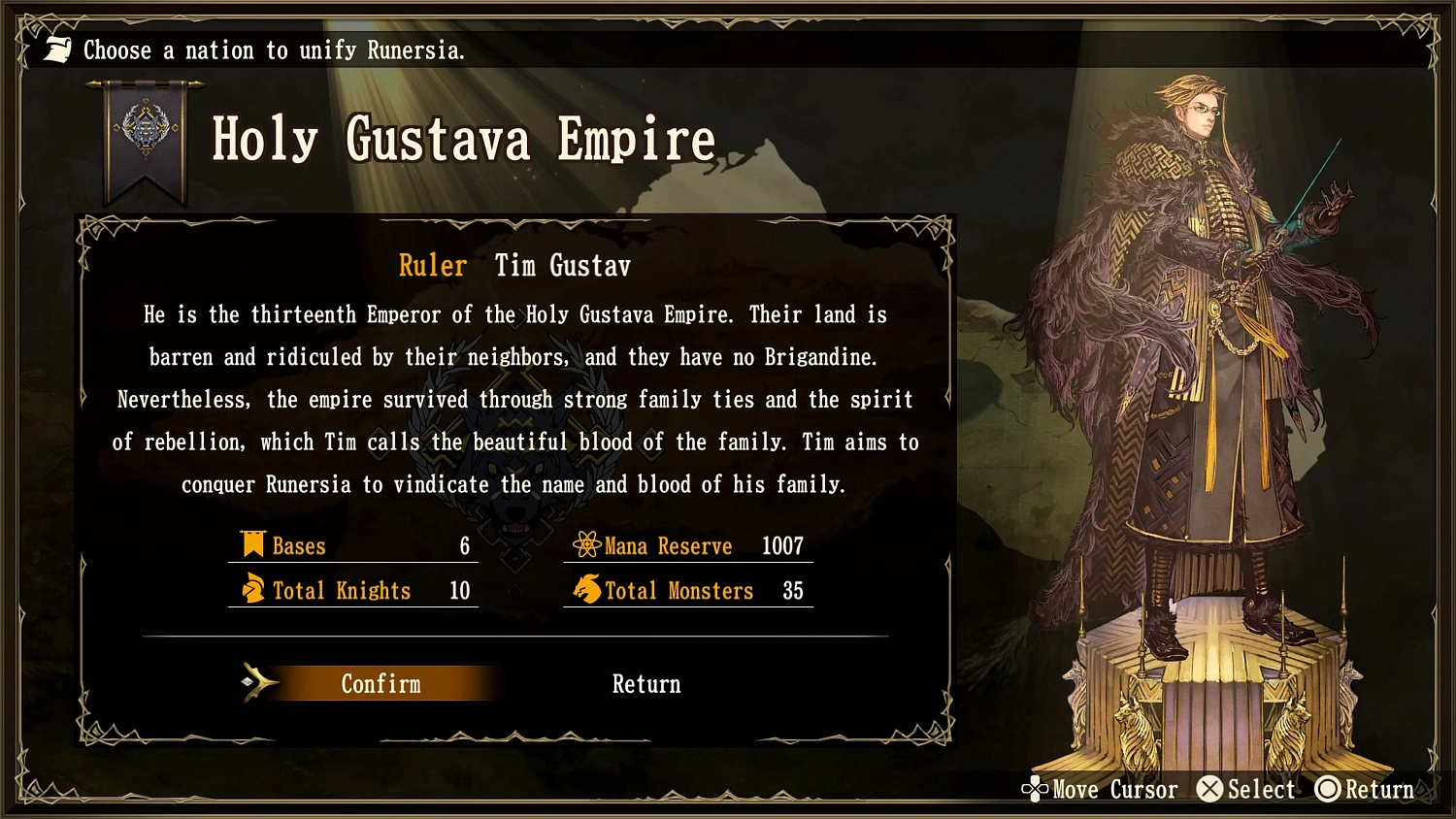
Task: Click the Total Monsters count 35
Action: tap(791, 590)
